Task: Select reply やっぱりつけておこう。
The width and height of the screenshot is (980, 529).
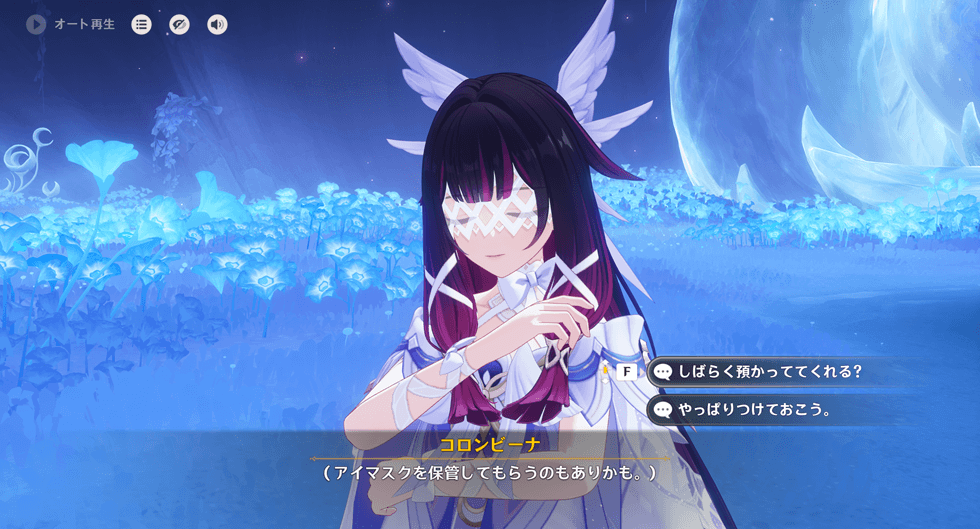Action: (755, 409)
